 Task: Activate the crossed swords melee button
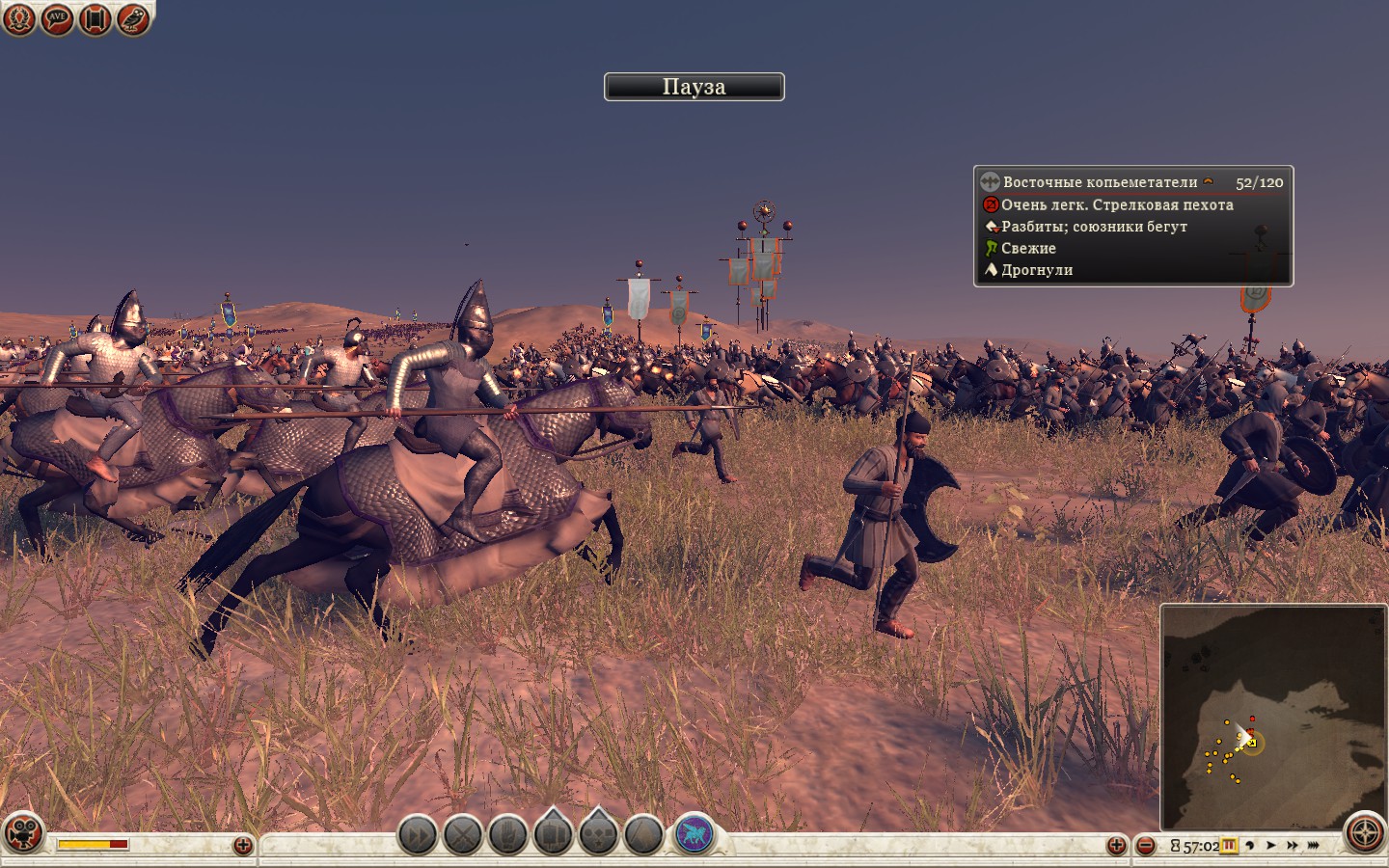pyautogui.click(x=463, y=834)
